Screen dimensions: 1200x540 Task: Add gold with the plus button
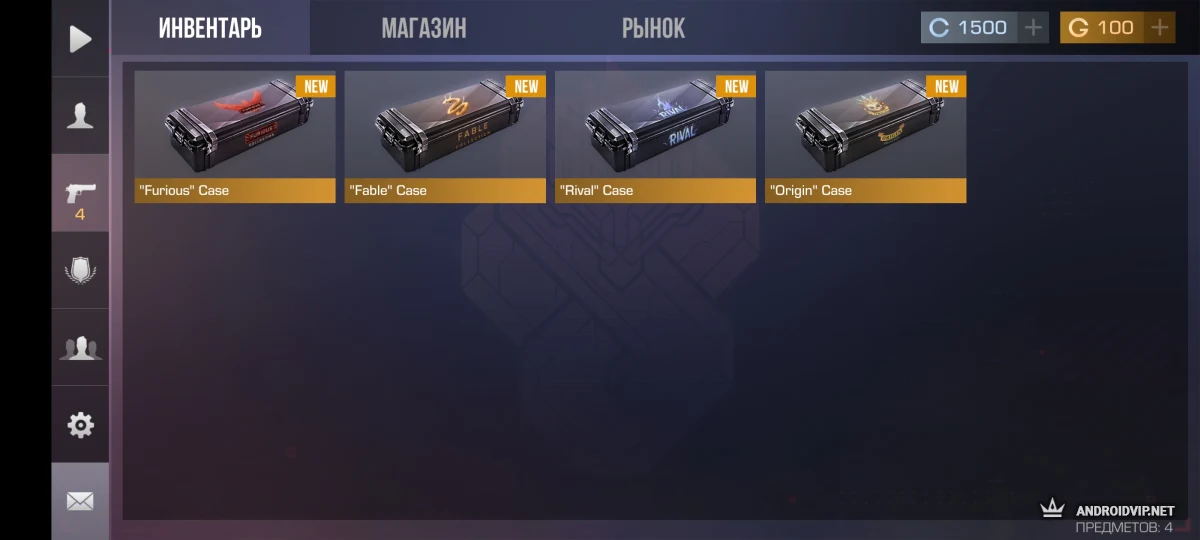click(x=1160, y=28)
